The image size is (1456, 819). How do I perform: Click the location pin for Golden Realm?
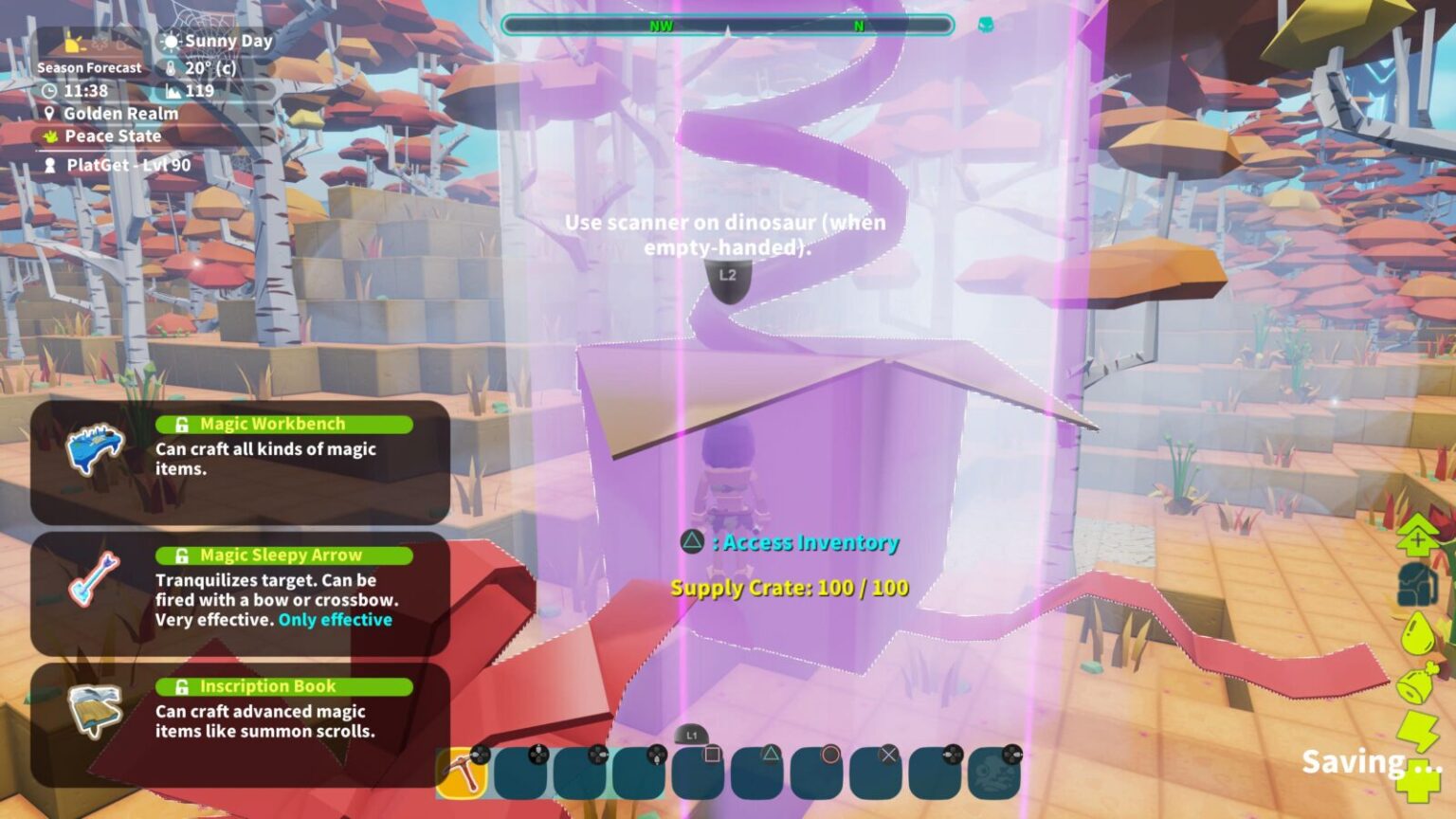tap(49, 114)
